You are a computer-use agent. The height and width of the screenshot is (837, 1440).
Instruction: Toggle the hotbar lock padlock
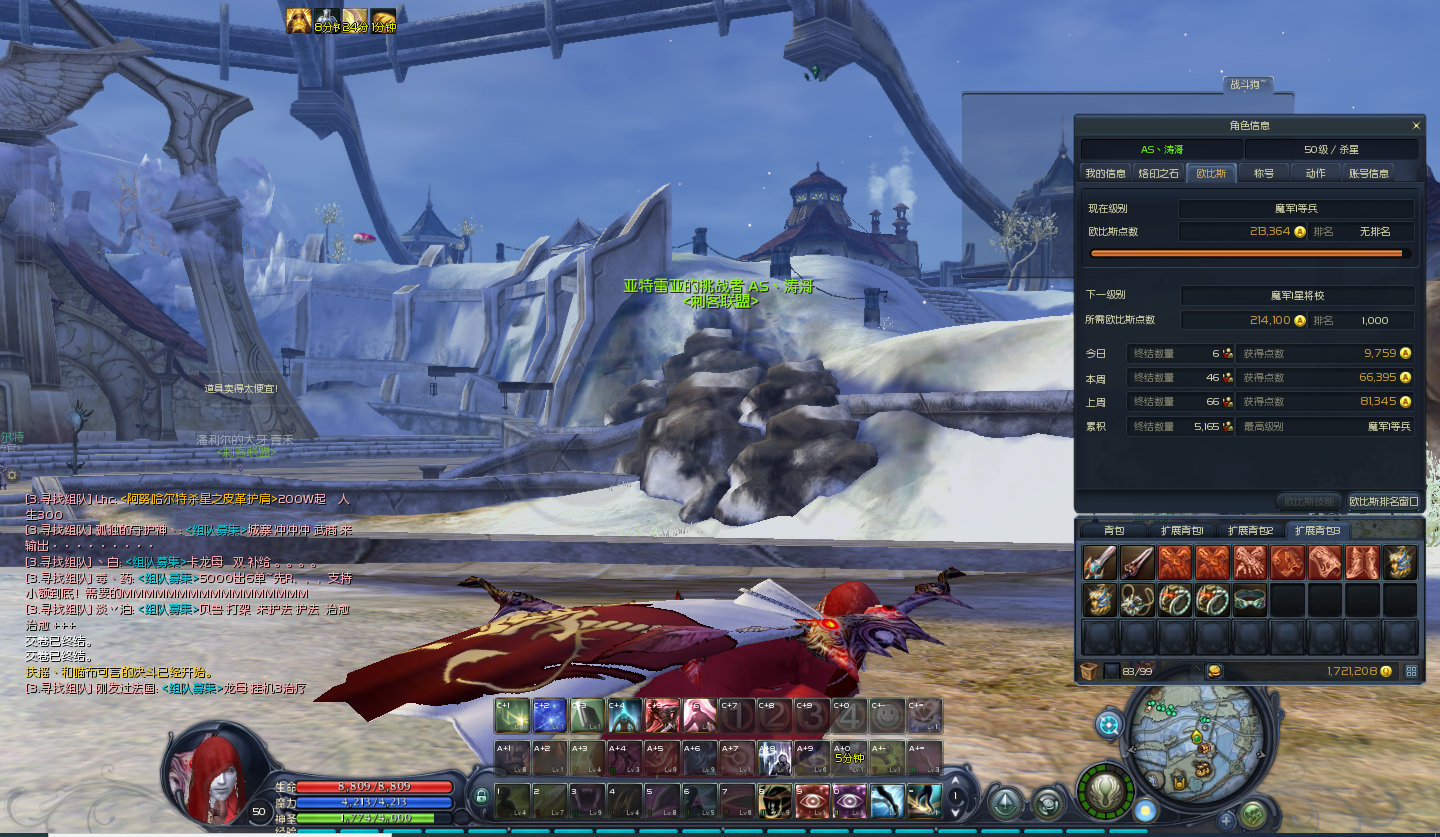(481, 797)
